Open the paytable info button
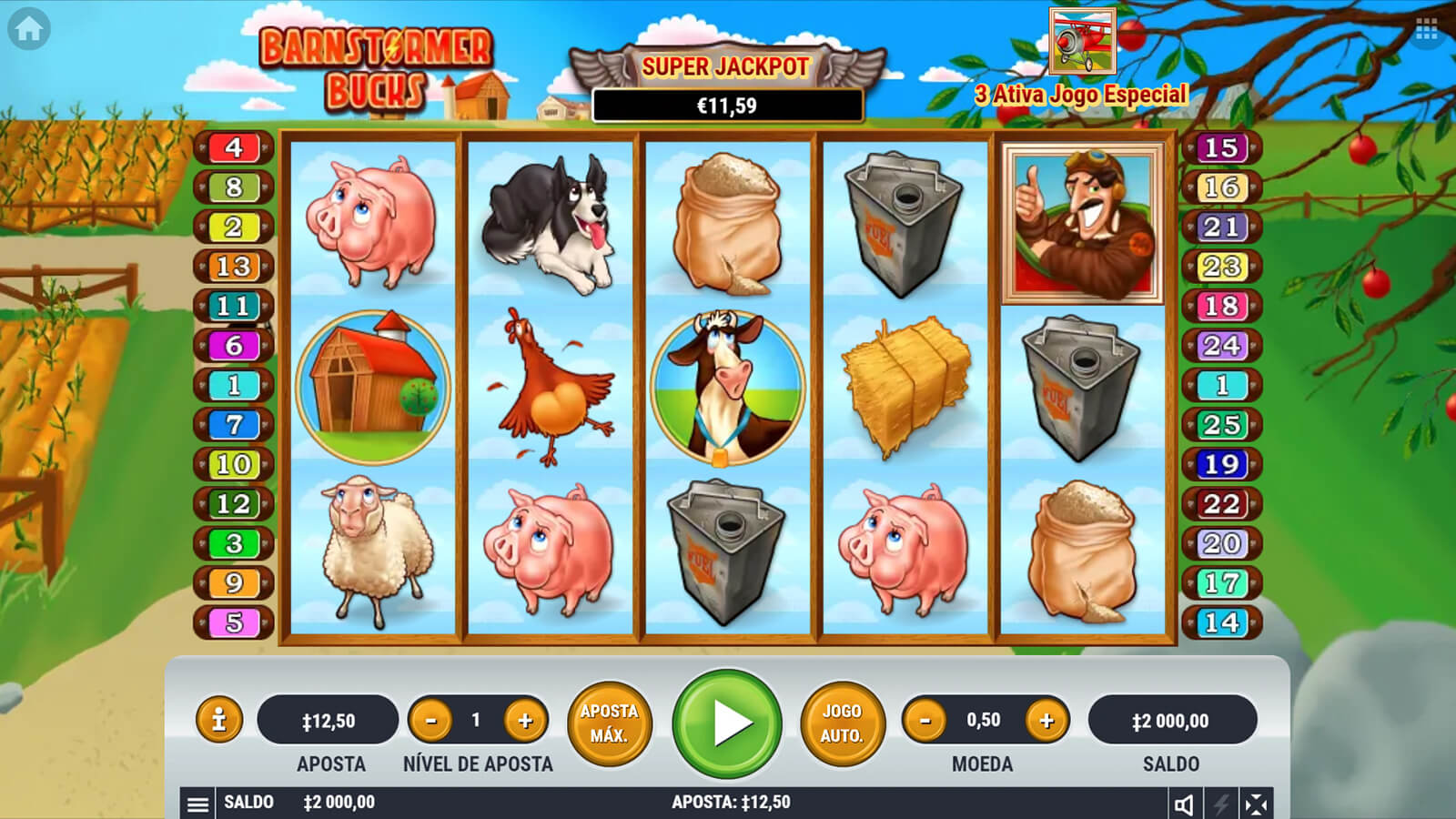The image size is (1456, 819). (218, 721)
